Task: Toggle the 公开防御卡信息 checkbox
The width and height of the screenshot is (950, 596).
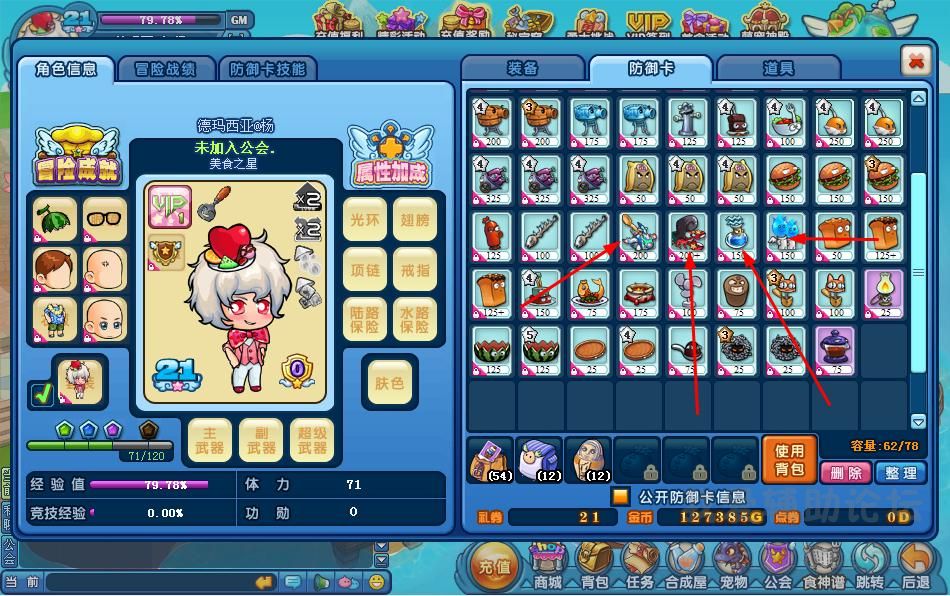Action: click(x=620, y=496)
